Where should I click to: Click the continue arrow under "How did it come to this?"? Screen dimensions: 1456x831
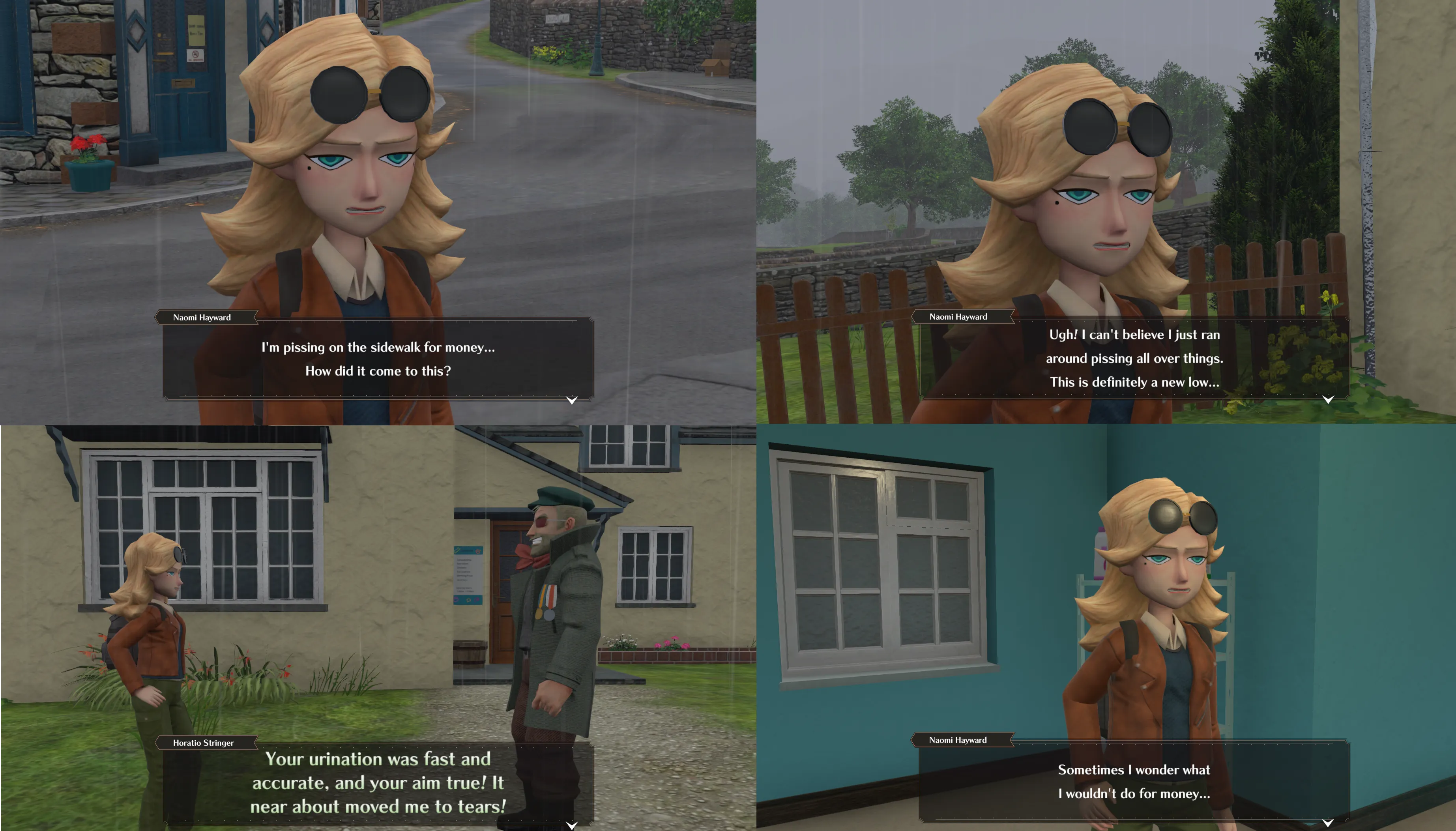(x=571, y=400)
